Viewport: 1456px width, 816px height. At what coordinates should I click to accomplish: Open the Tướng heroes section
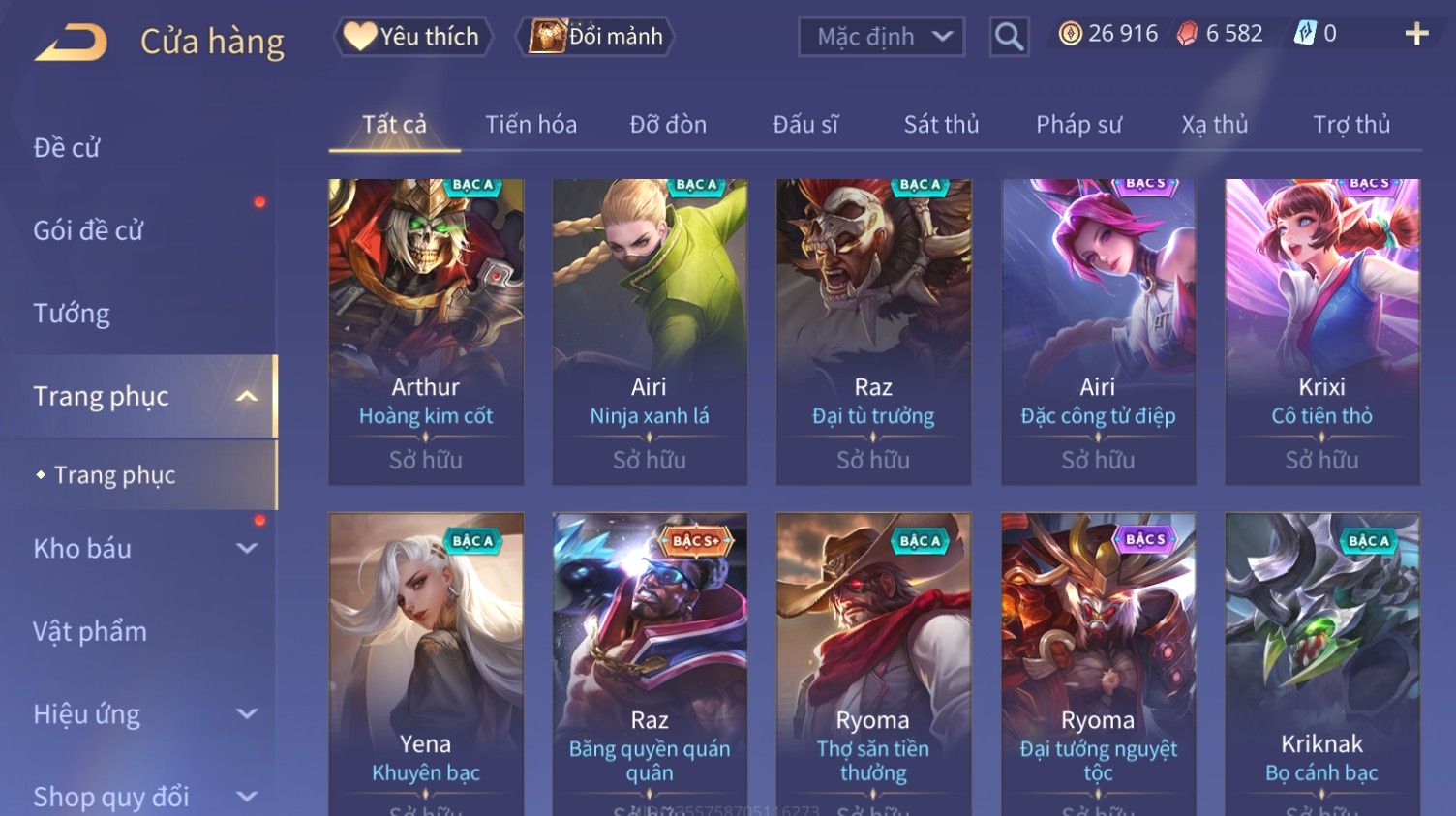(x=72, y=313)
